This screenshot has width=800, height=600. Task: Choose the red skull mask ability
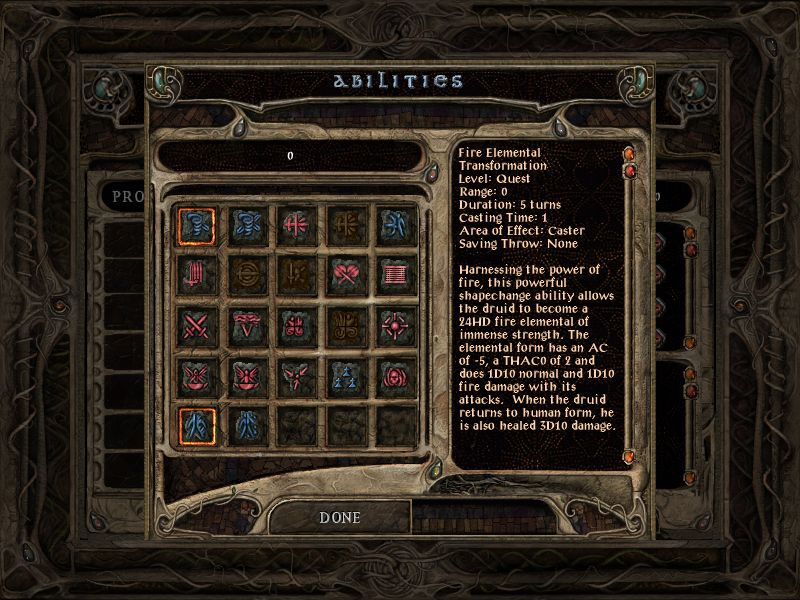coord(392,376)
